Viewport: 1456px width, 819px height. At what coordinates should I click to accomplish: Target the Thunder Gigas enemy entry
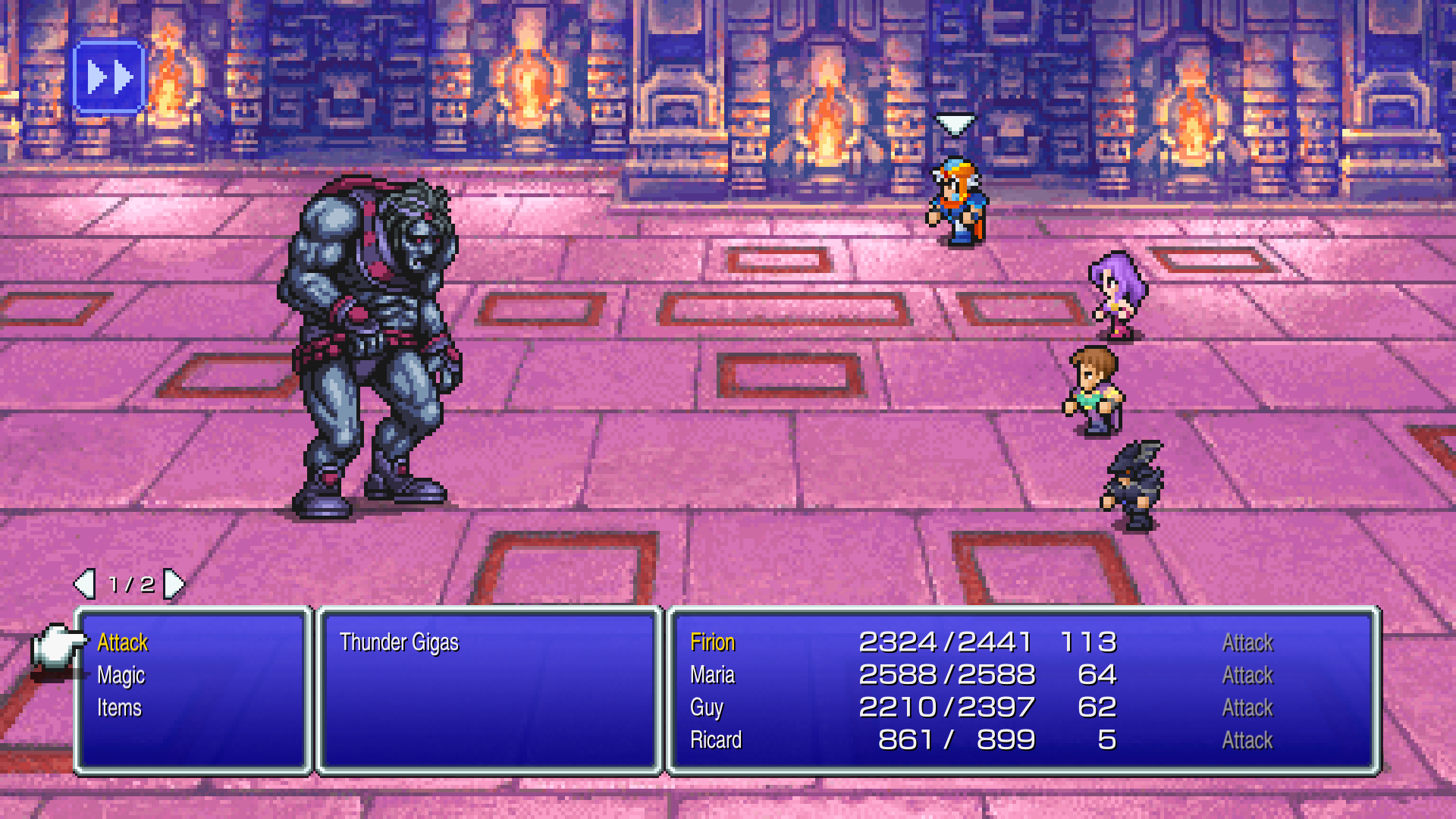click(x=399, y=643)
